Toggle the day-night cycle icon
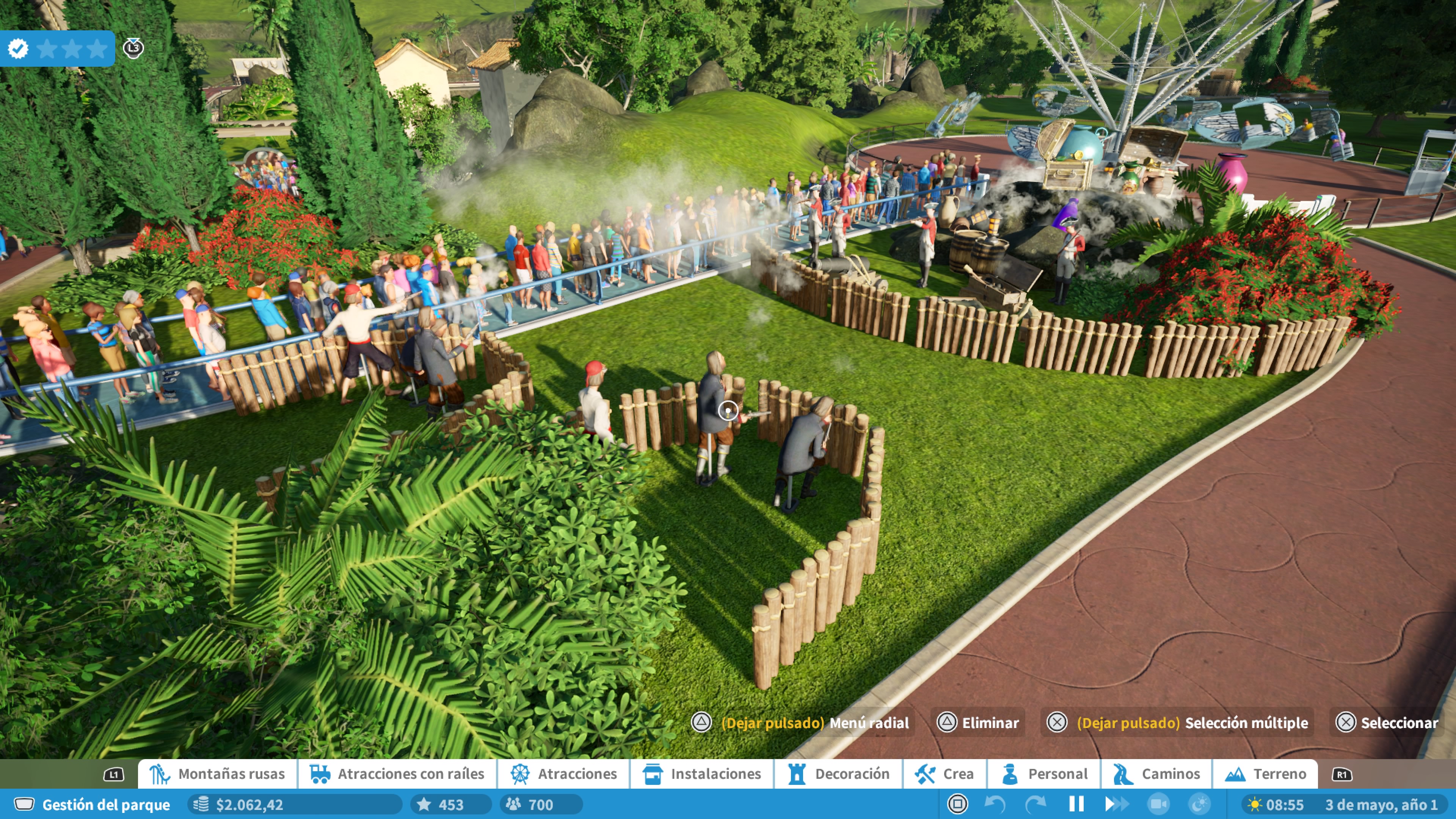The width and height of the screenshot is (1456, 819). tap(1199, 804)
